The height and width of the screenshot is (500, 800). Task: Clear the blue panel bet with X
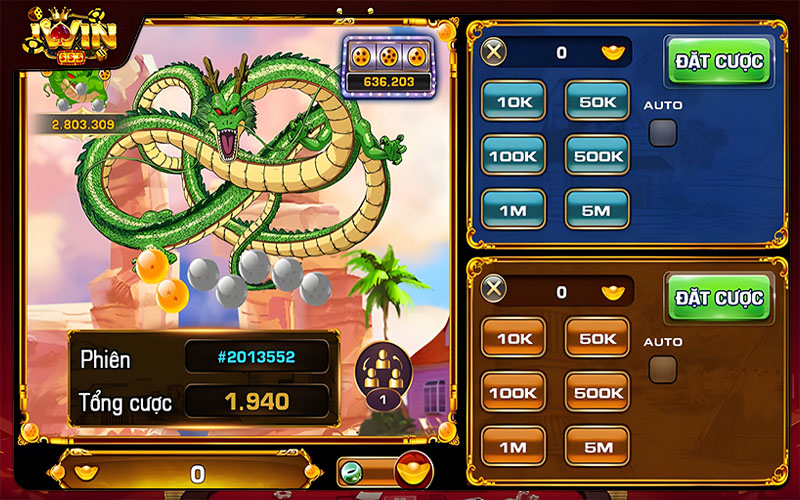point(494,52)
